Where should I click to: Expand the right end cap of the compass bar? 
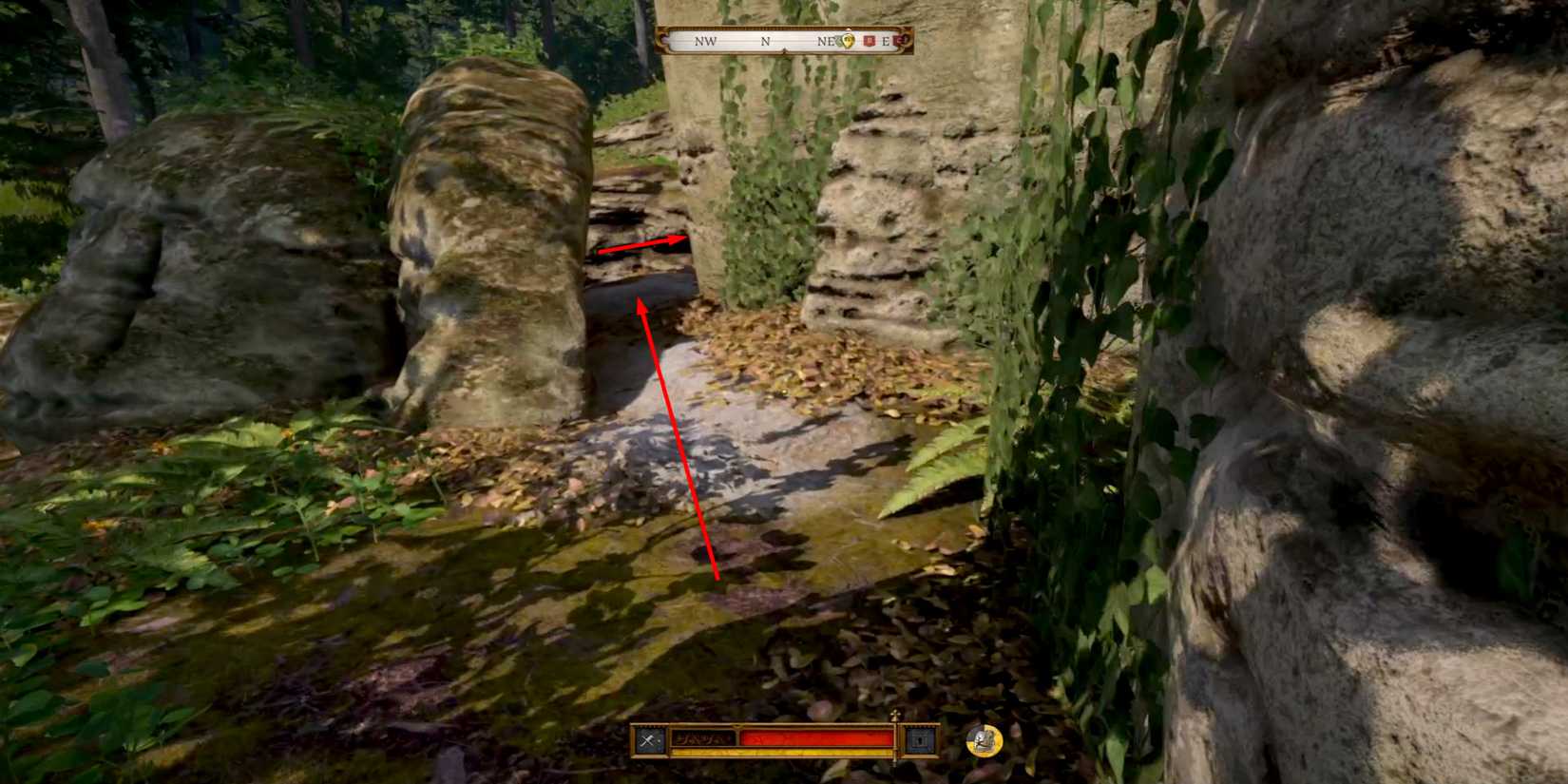(x=905, y=40)
